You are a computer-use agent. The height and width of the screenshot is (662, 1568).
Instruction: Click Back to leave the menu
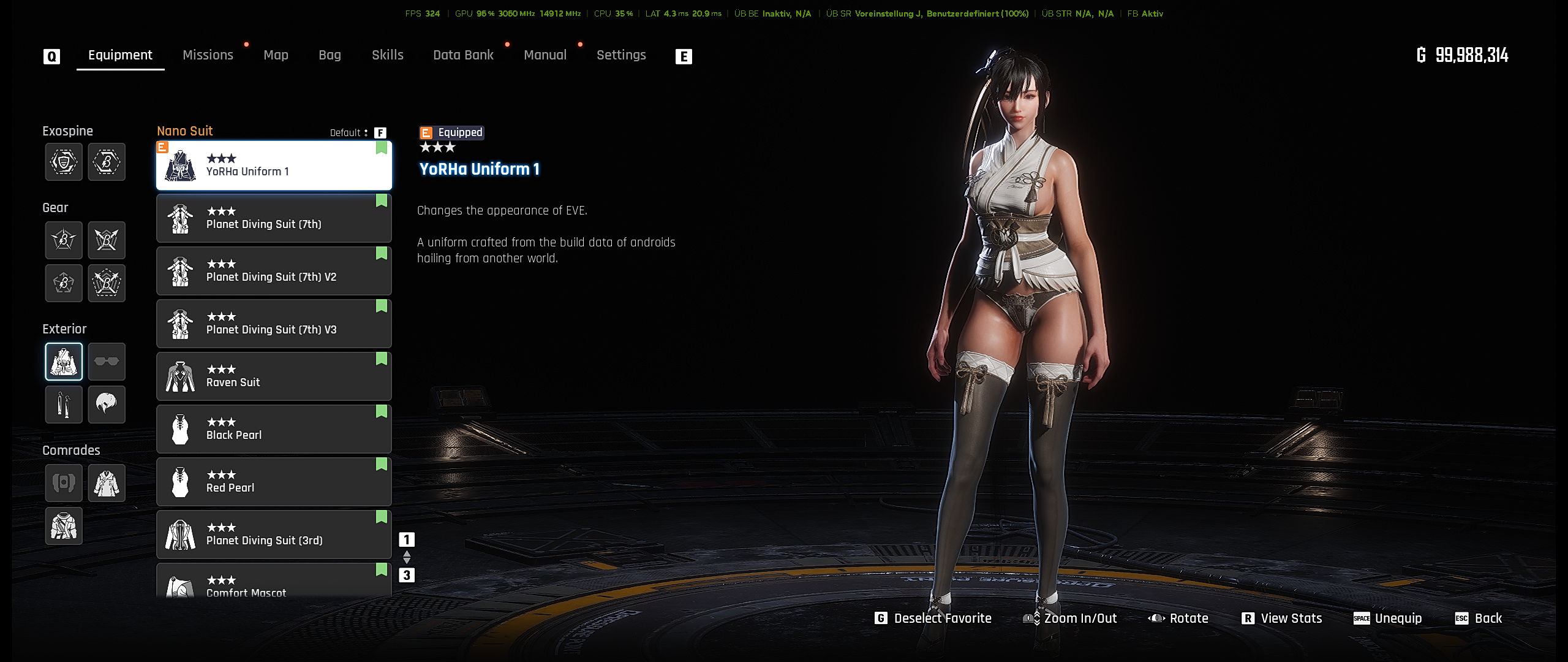coord(1479,618)
